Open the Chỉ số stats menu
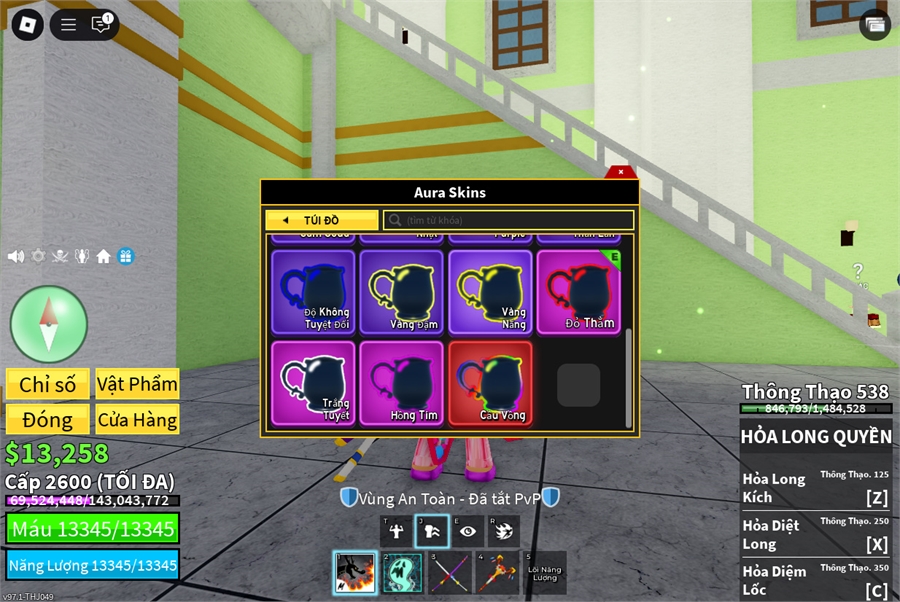900x602 pixels. coord(48,384)
